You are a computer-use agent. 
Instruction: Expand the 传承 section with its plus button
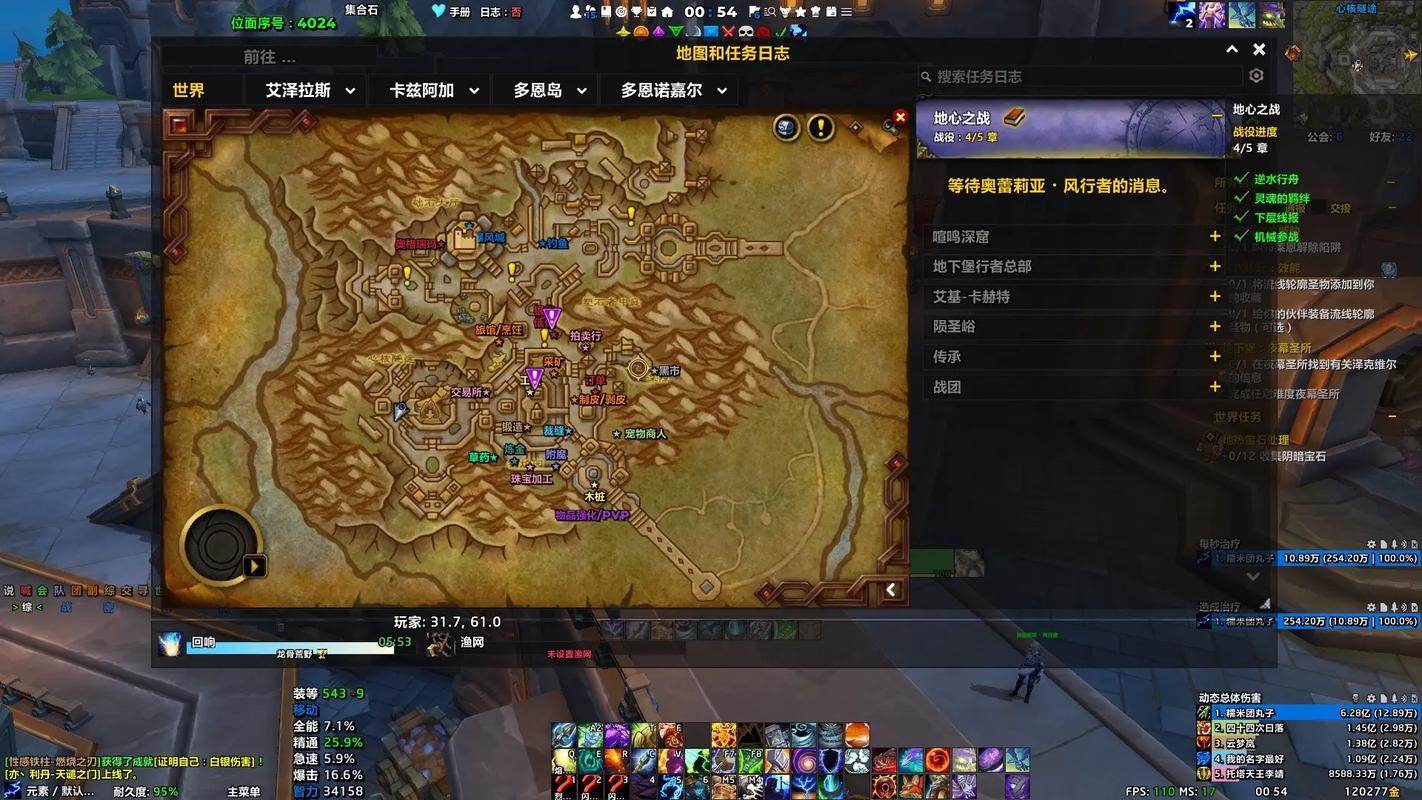pyautogui.click(x=1214, y=356)
